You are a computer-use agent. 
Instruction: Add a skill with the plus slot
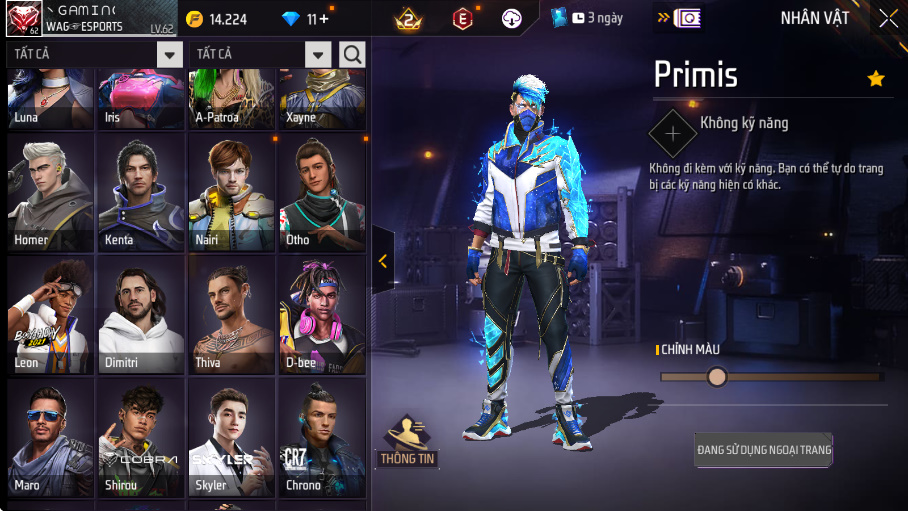point(673,132)
